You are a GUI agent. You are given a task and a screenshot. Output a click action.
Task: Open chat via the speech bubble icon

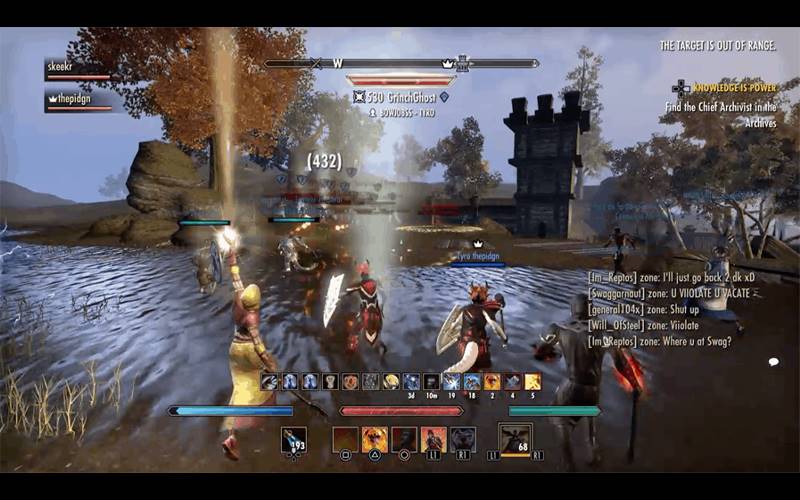click(773, 362)
